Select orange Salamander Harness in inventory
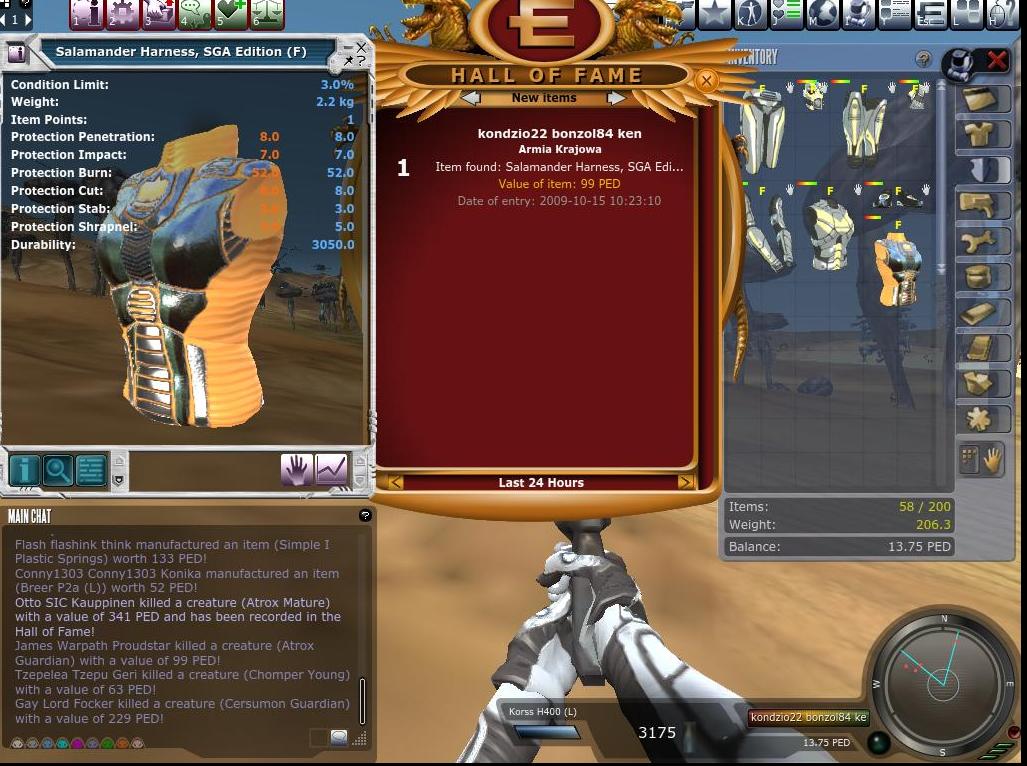1027x766 pixels. (897, 270)
